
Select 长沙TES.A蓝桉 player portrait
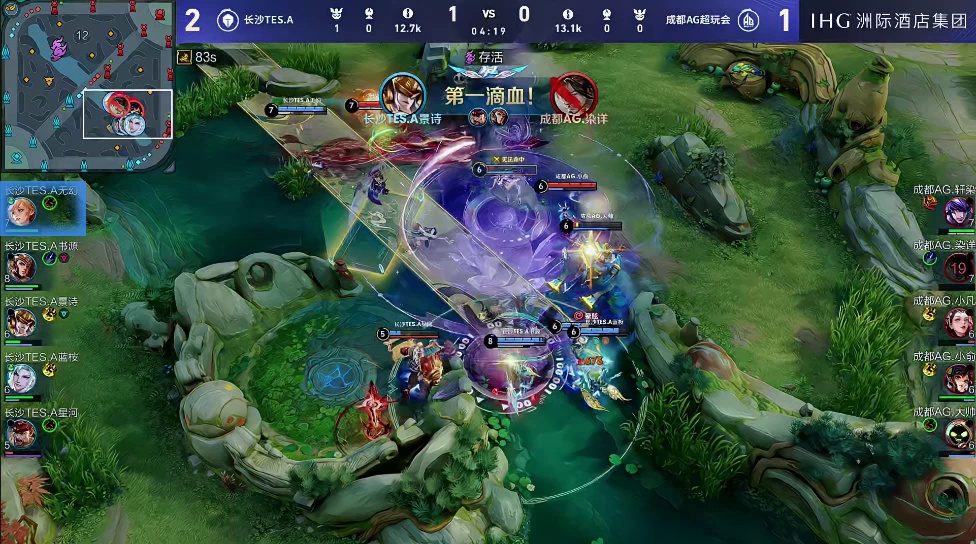pos(21,378)
